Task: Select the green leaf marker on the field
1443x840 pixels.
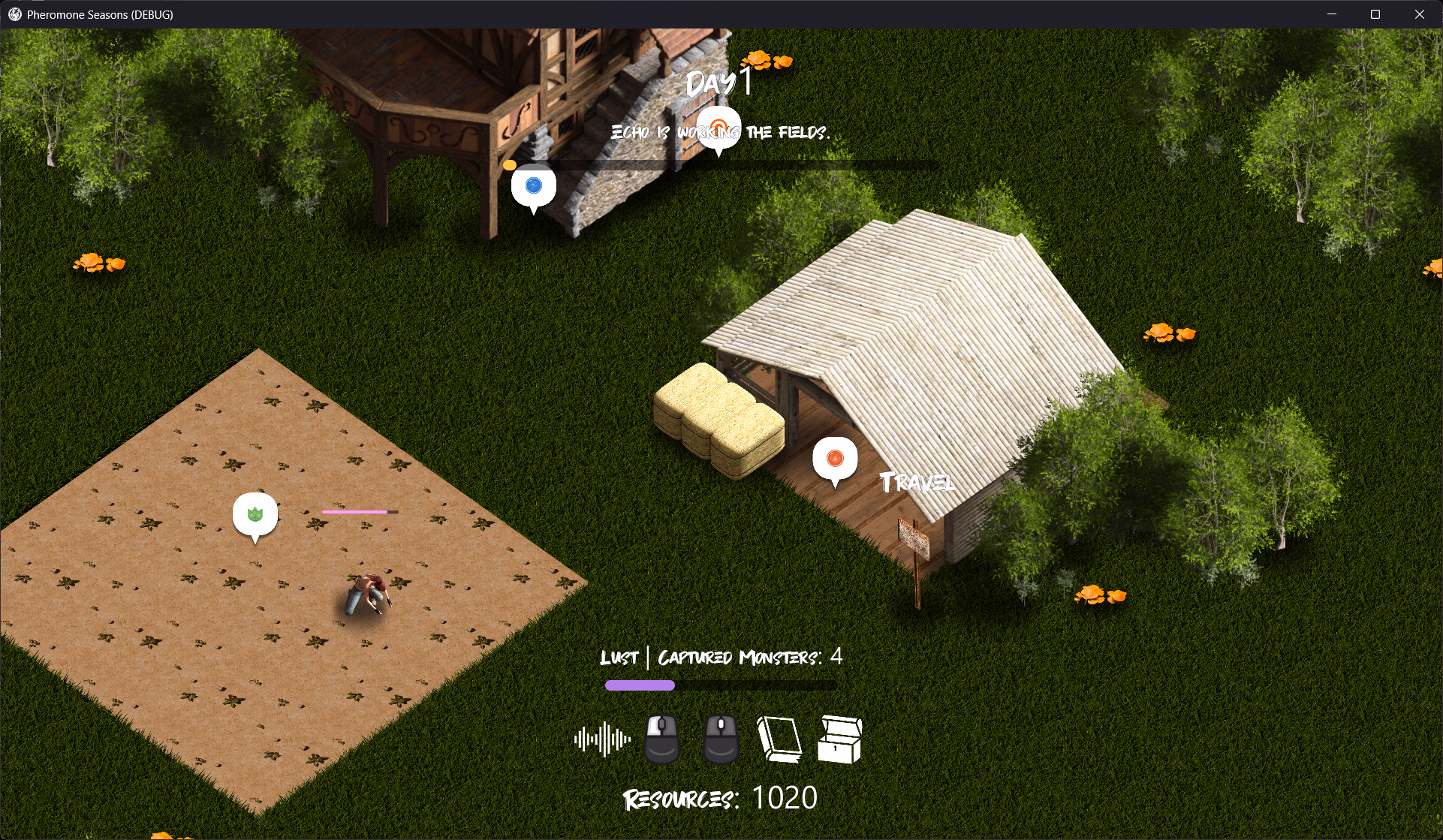Action: [255, 514]
